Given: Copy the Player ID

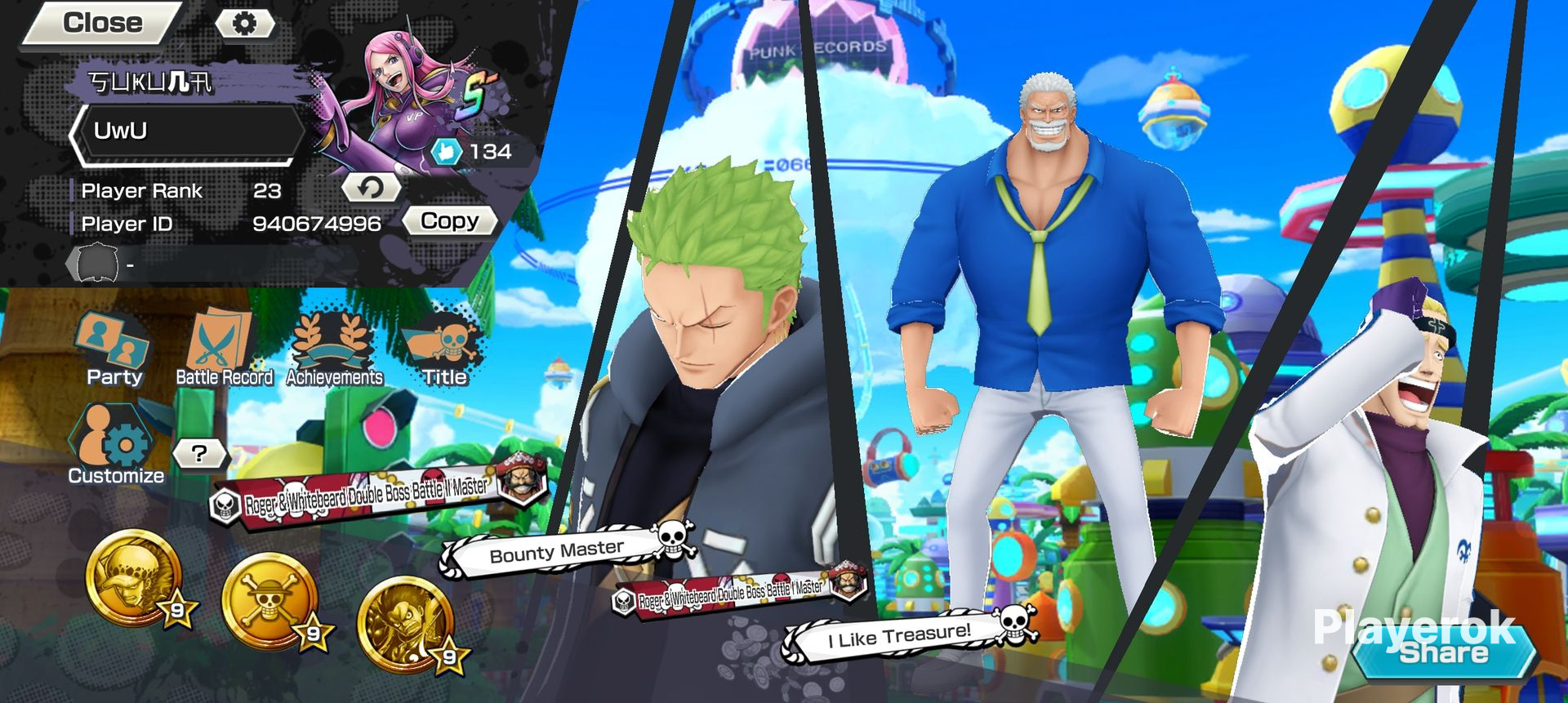Looking at the screenshot, I should 449,221.
